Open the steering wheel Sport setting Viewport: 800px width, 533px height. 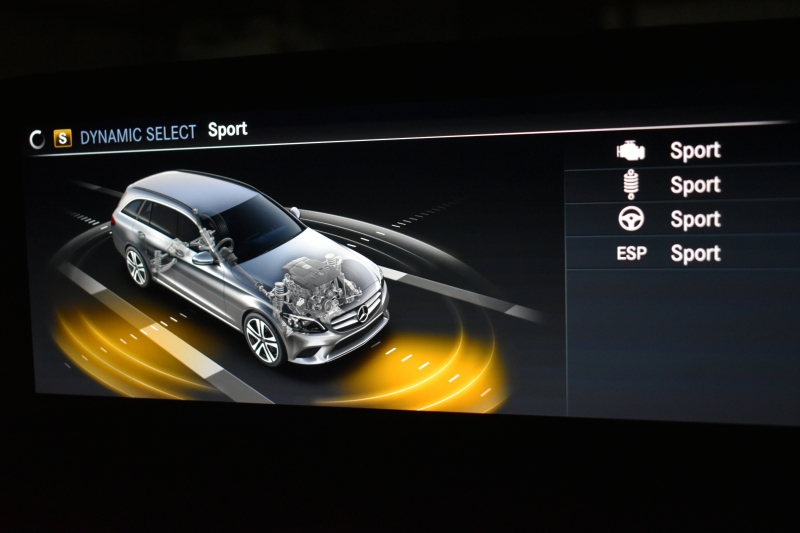(x=680, y=219)
